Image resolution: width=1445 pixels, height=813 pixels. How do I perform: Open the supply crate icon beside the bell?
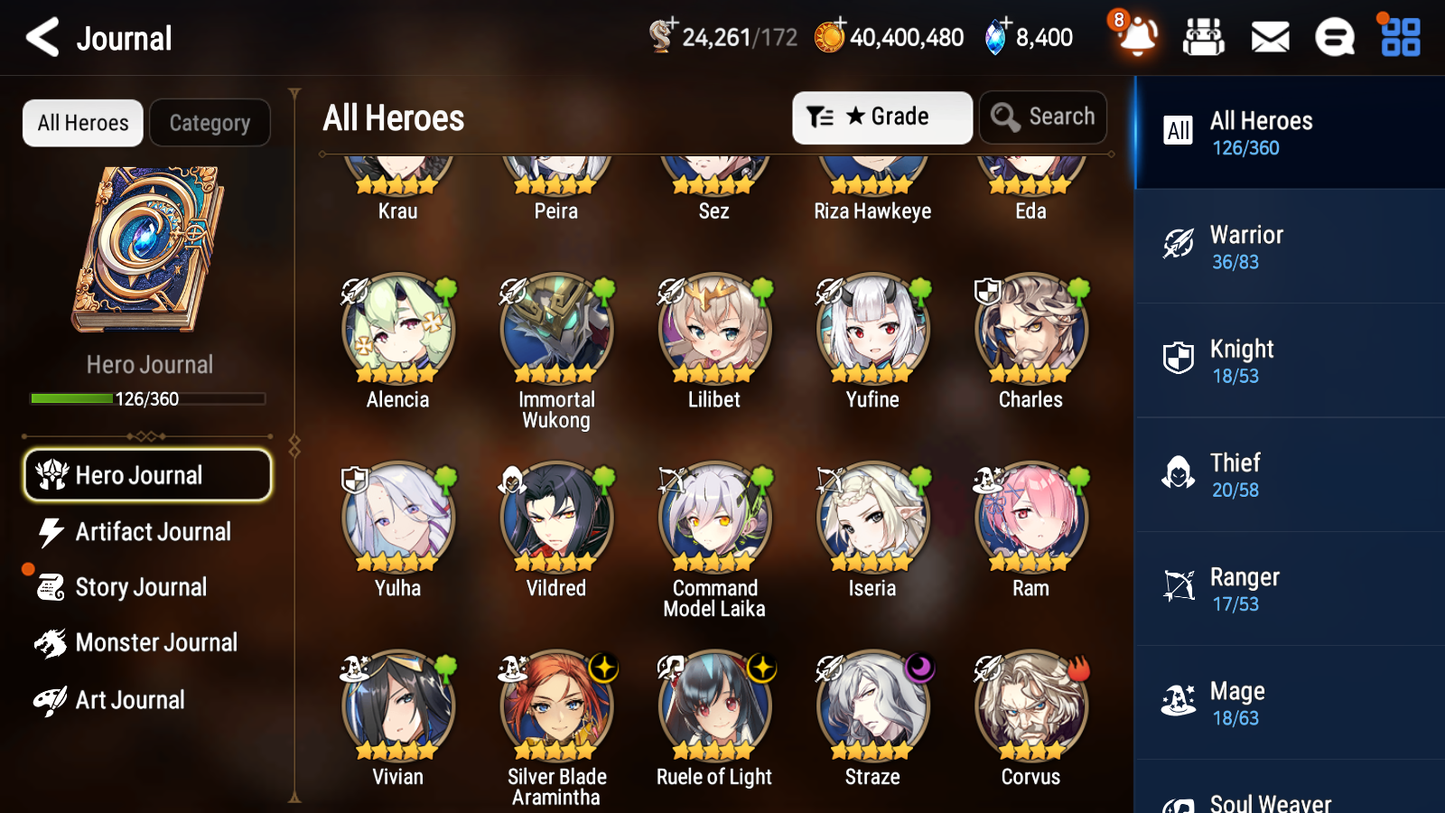click(x=1203, y=36)
